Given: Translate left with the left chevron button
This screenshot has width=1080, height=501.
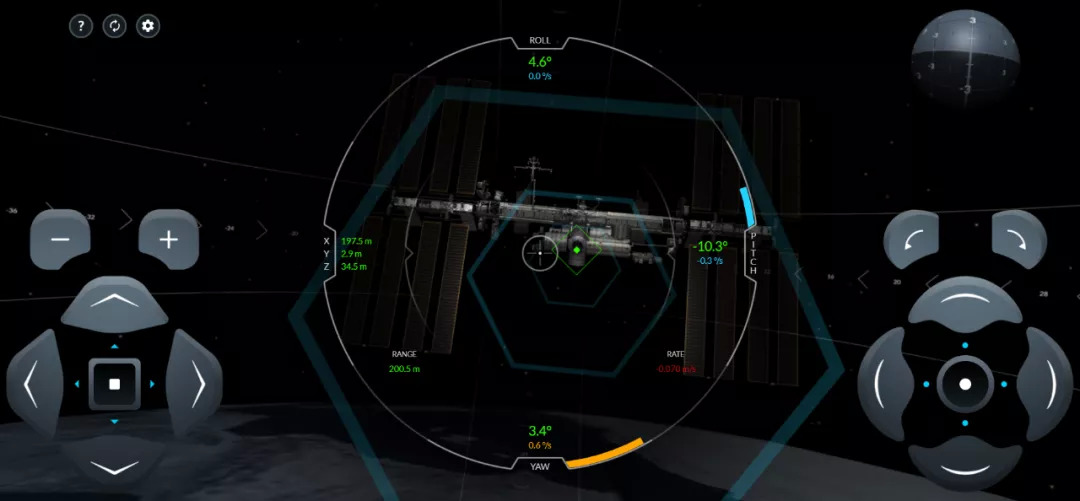Looking at the screenshot, I should pos(34,383).
